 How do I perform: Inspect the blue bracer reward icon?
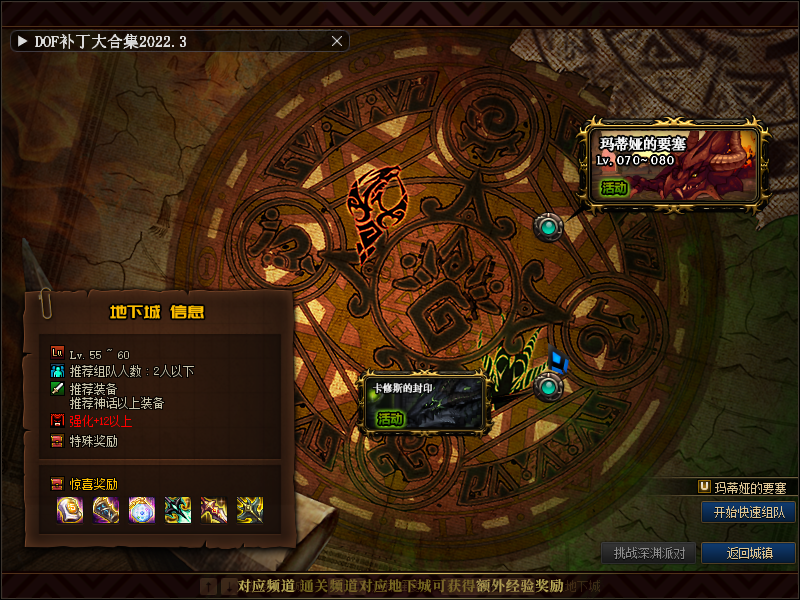click(106, 509)
